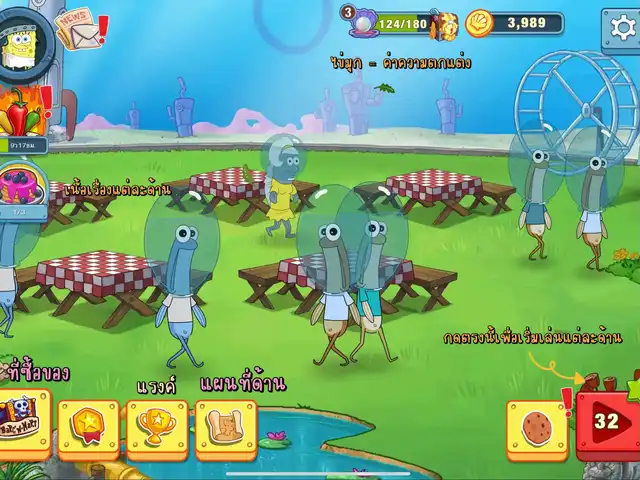Viewport: 640px width, 480px height.
Task: Open the news and mail inbox
Action: (78, 30)
